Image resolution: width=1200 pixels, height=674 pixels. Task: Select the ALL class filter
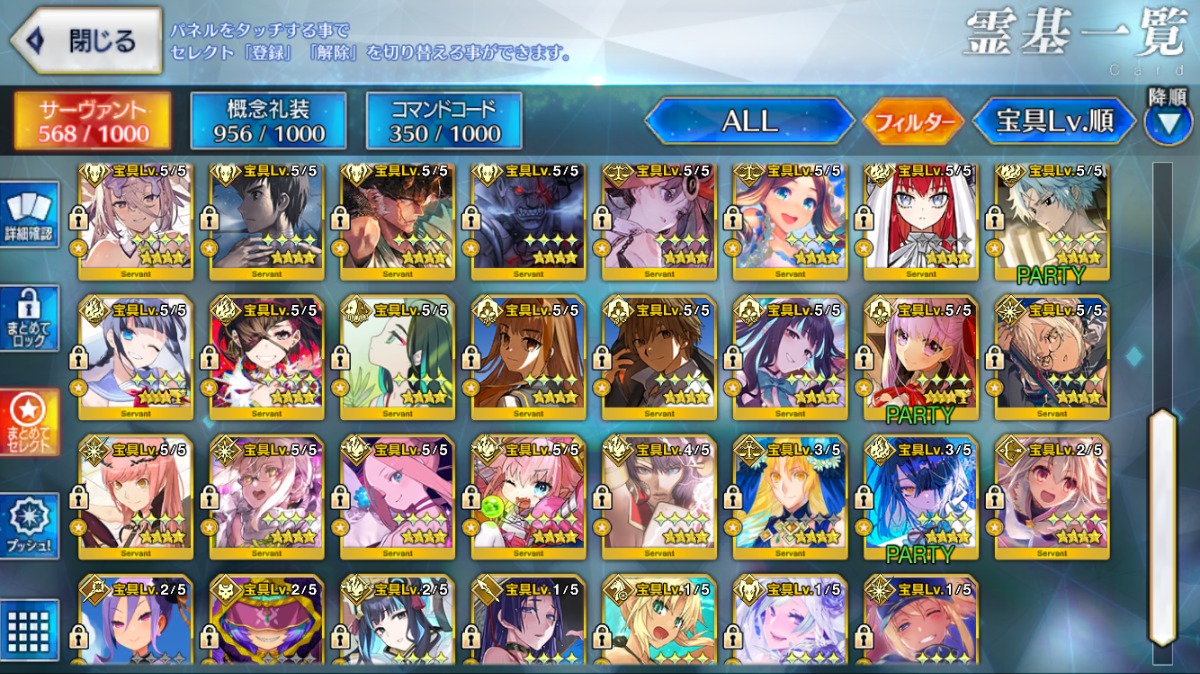tap(749, 121)
